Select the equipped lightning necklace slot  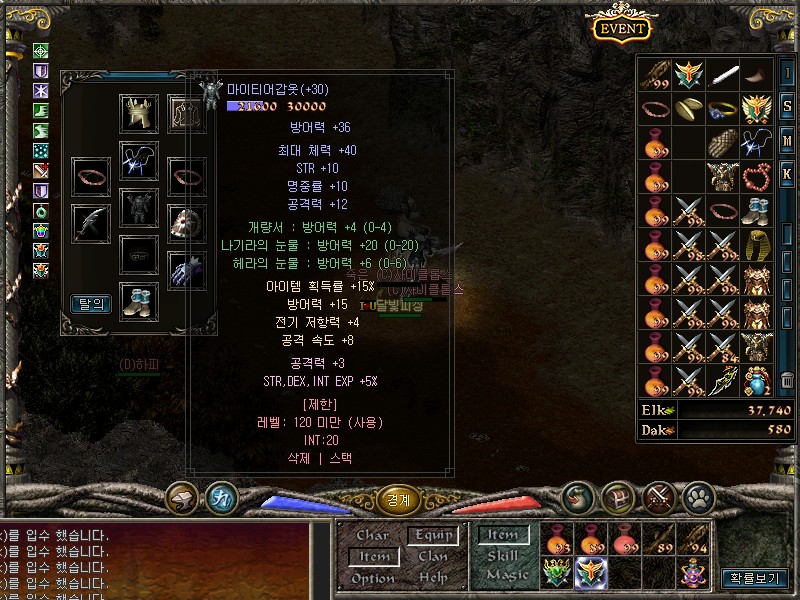(138, 160)
